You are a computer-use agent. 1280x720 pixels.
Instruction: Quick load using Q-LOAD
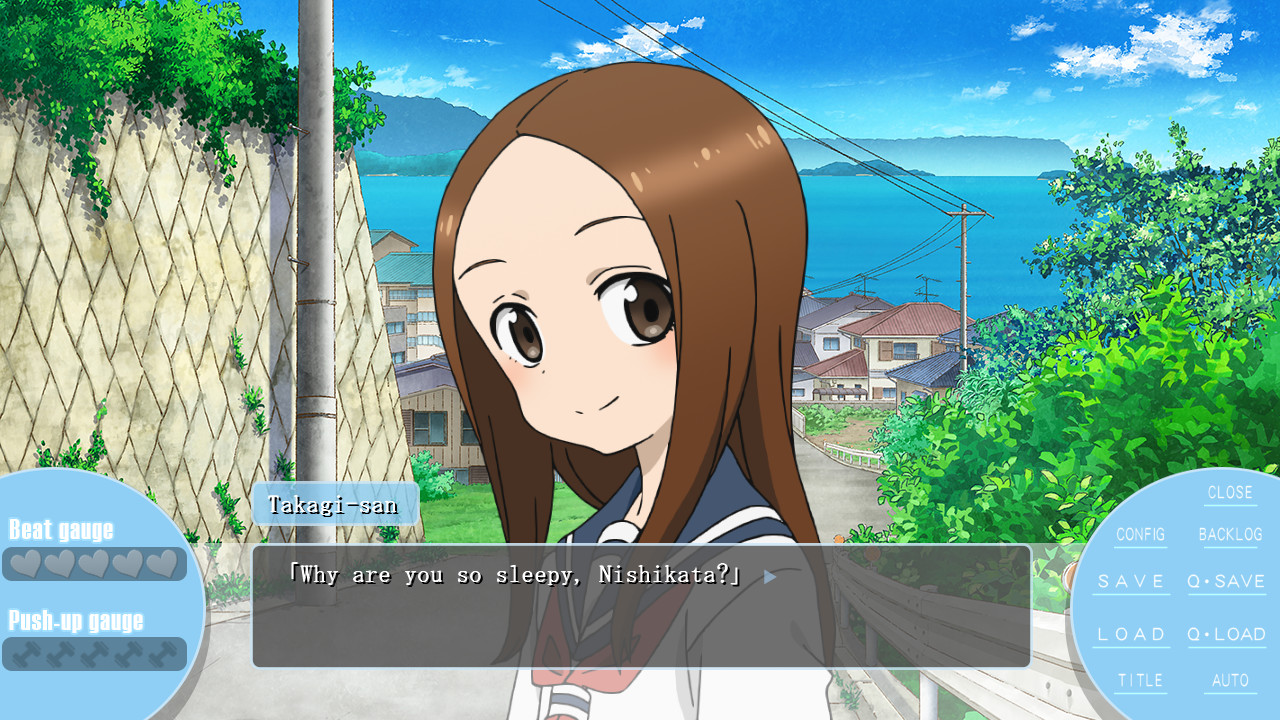coord(1226,634)
